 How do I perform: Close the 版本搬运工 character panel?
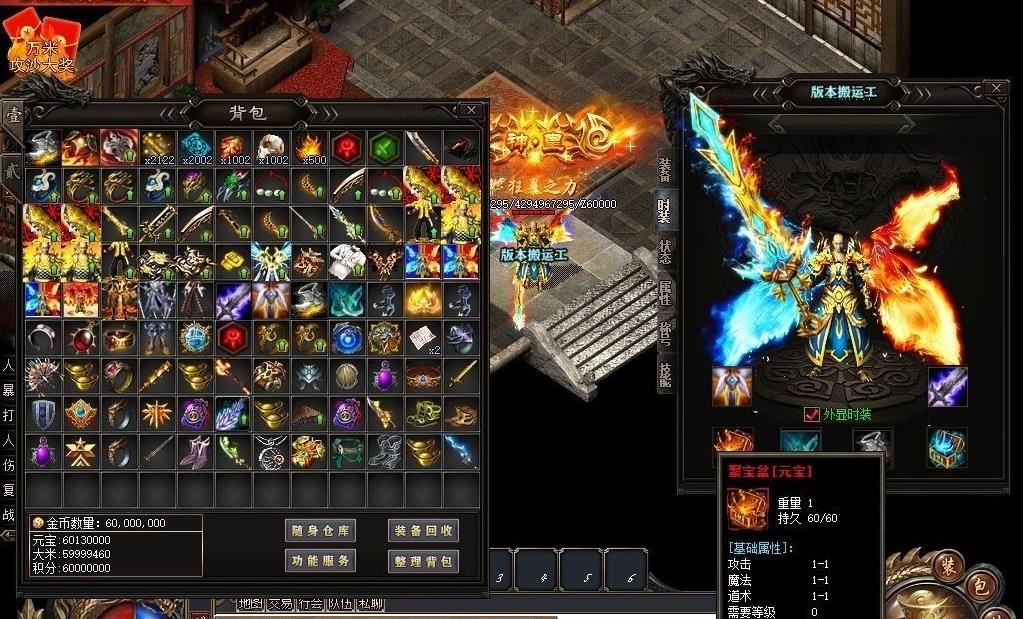click(x=995, y=89)
